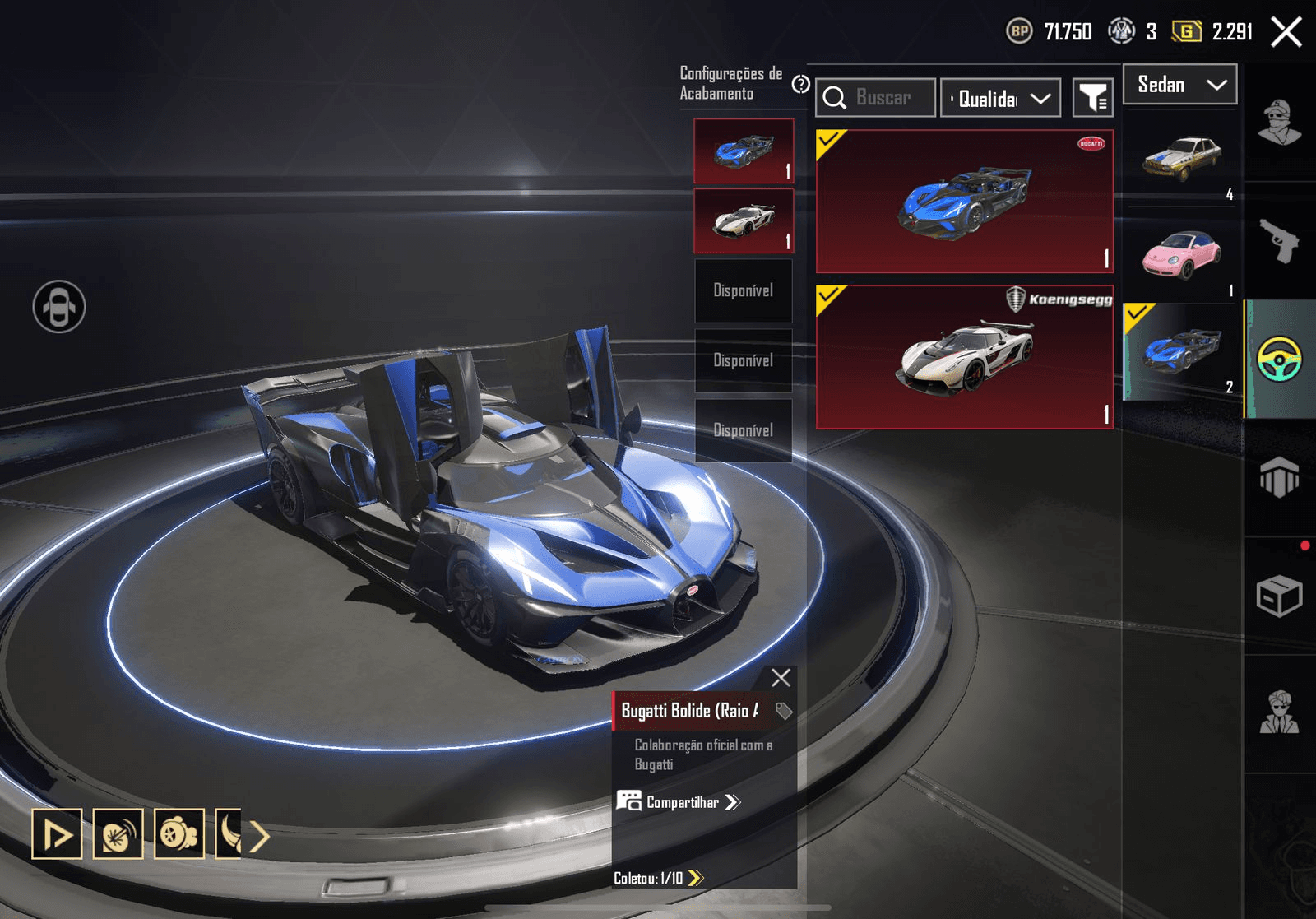1316x919 pixels.
Task: Switch to the pistol weapons tab
Action: pyautogui.click(x=1279, y=241)
